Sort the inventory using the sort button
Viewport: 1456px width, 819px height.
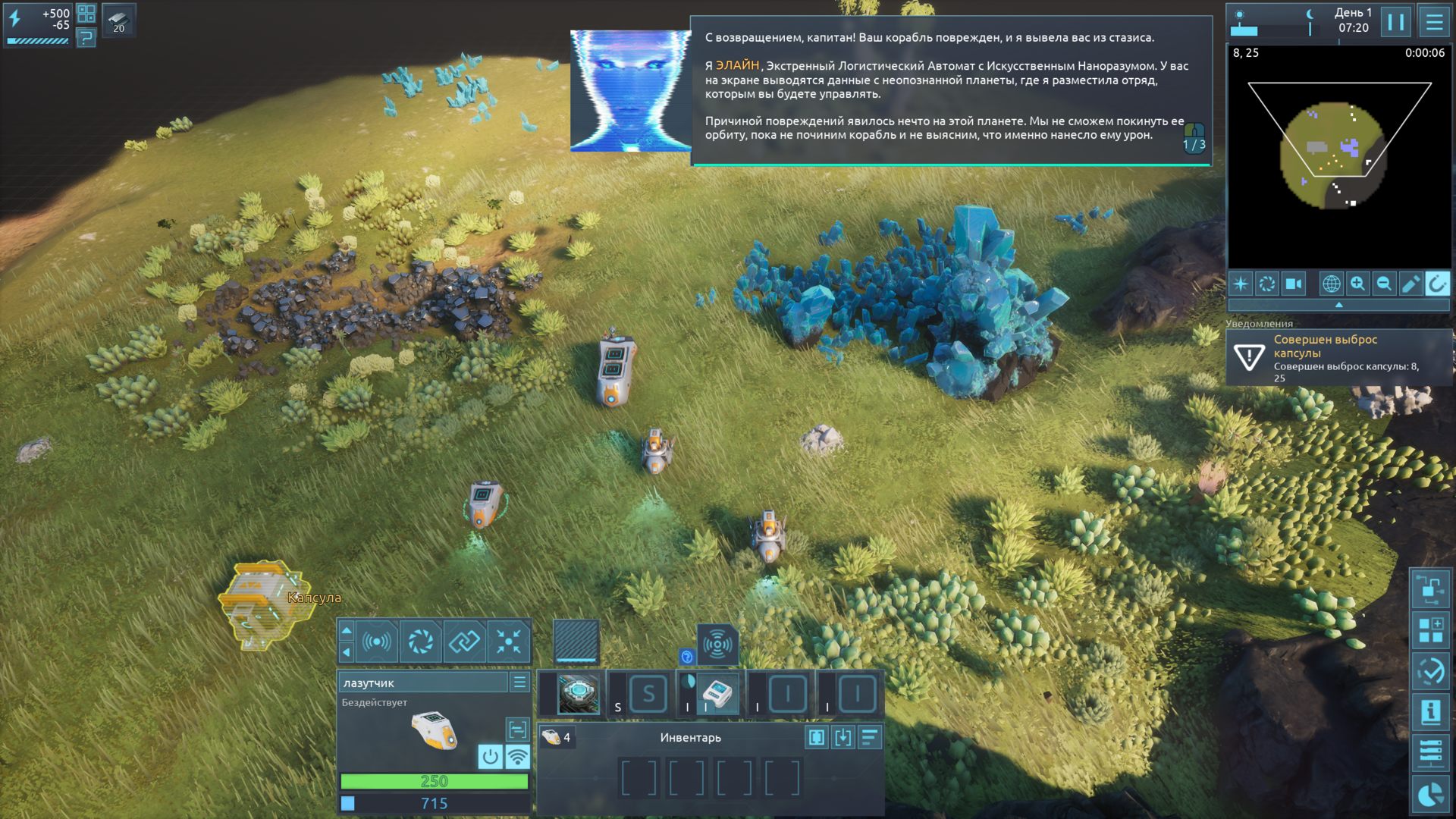coord(869,737)
